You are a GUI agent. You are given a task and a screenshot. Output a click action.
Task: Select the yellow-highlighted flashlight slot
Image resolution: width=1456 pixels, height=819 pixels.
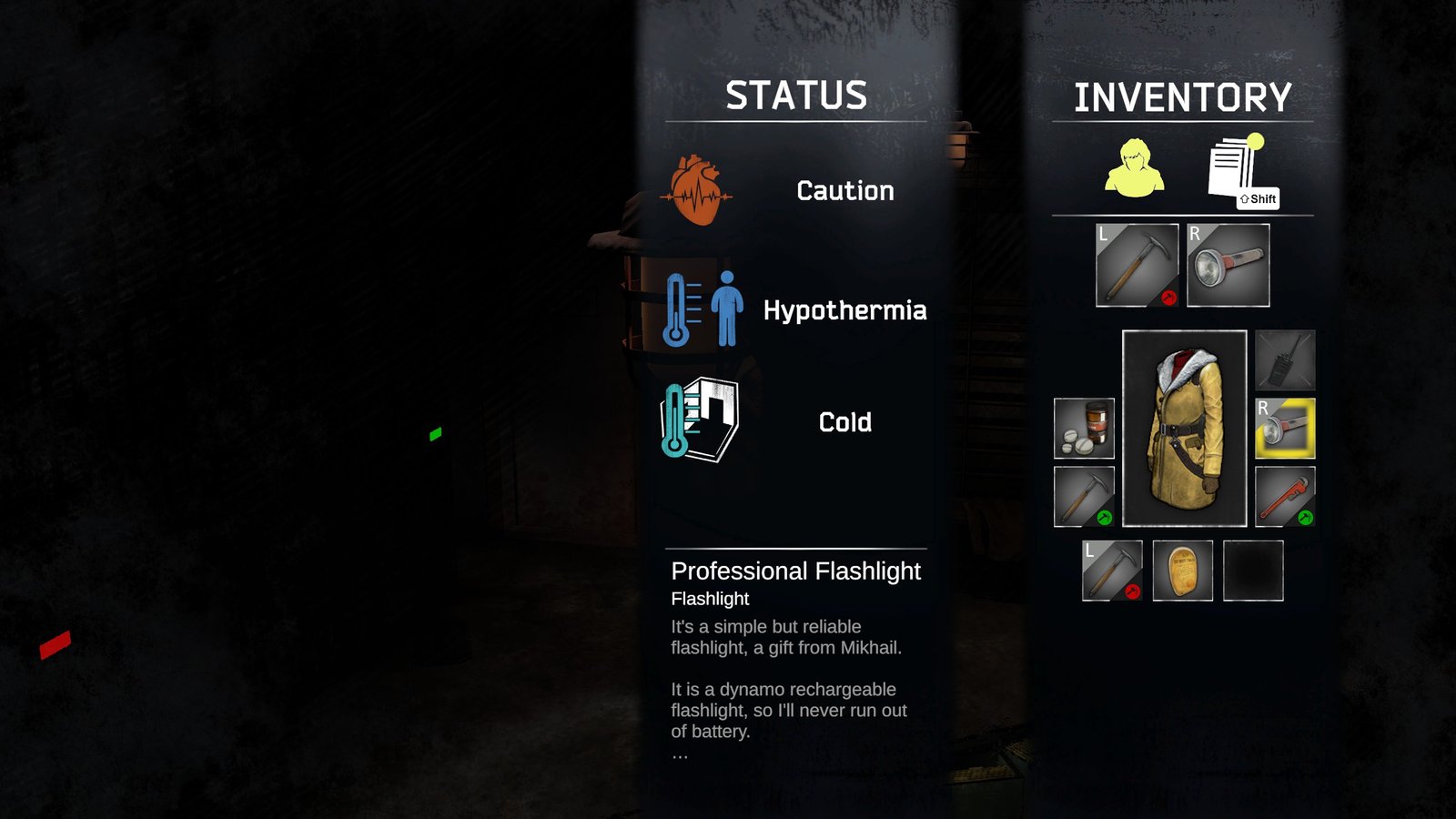[1285, 428]
